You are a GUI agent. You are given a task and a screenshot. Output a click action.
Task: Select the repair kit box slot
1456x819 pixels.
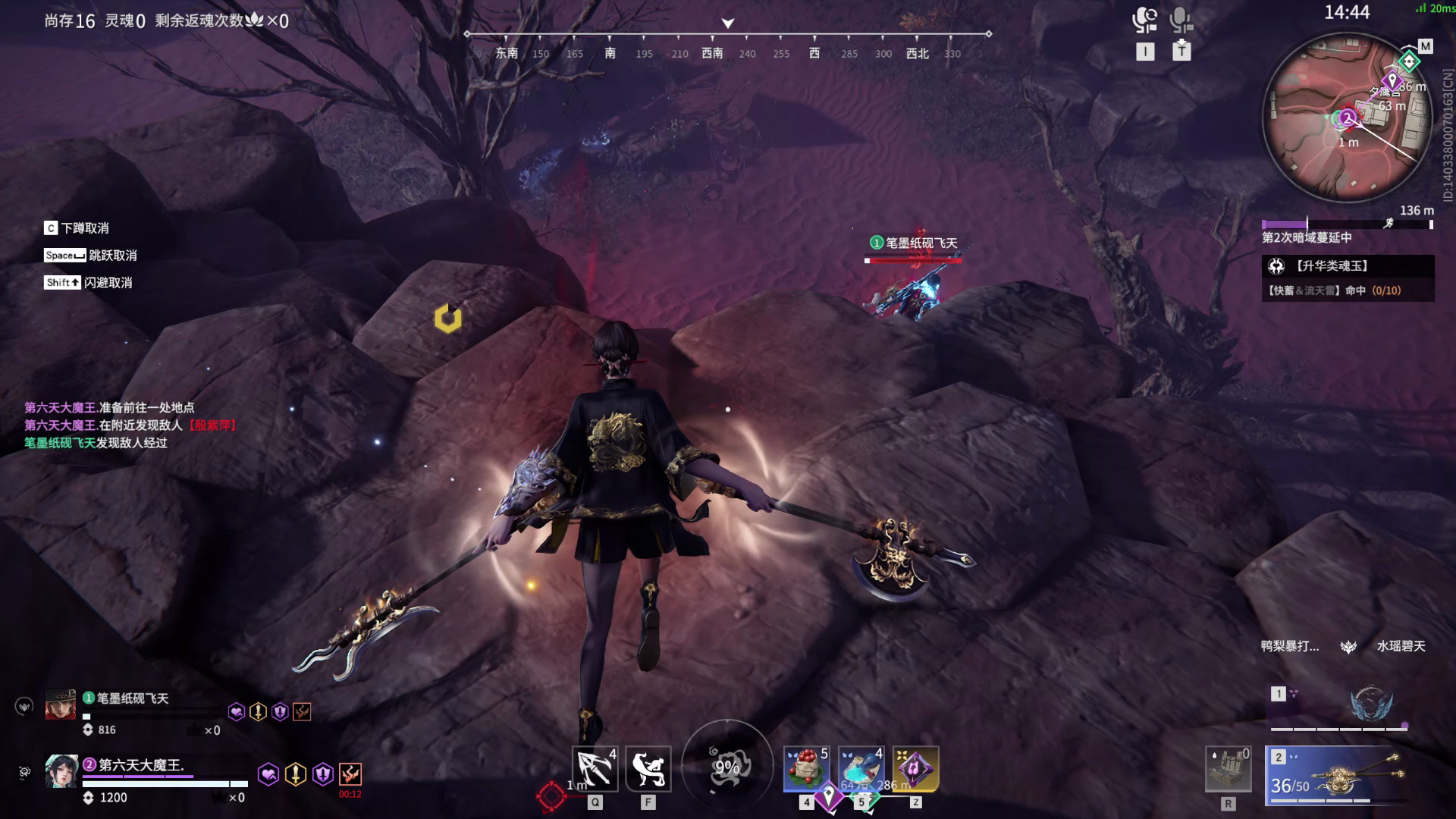(1228, 769)
